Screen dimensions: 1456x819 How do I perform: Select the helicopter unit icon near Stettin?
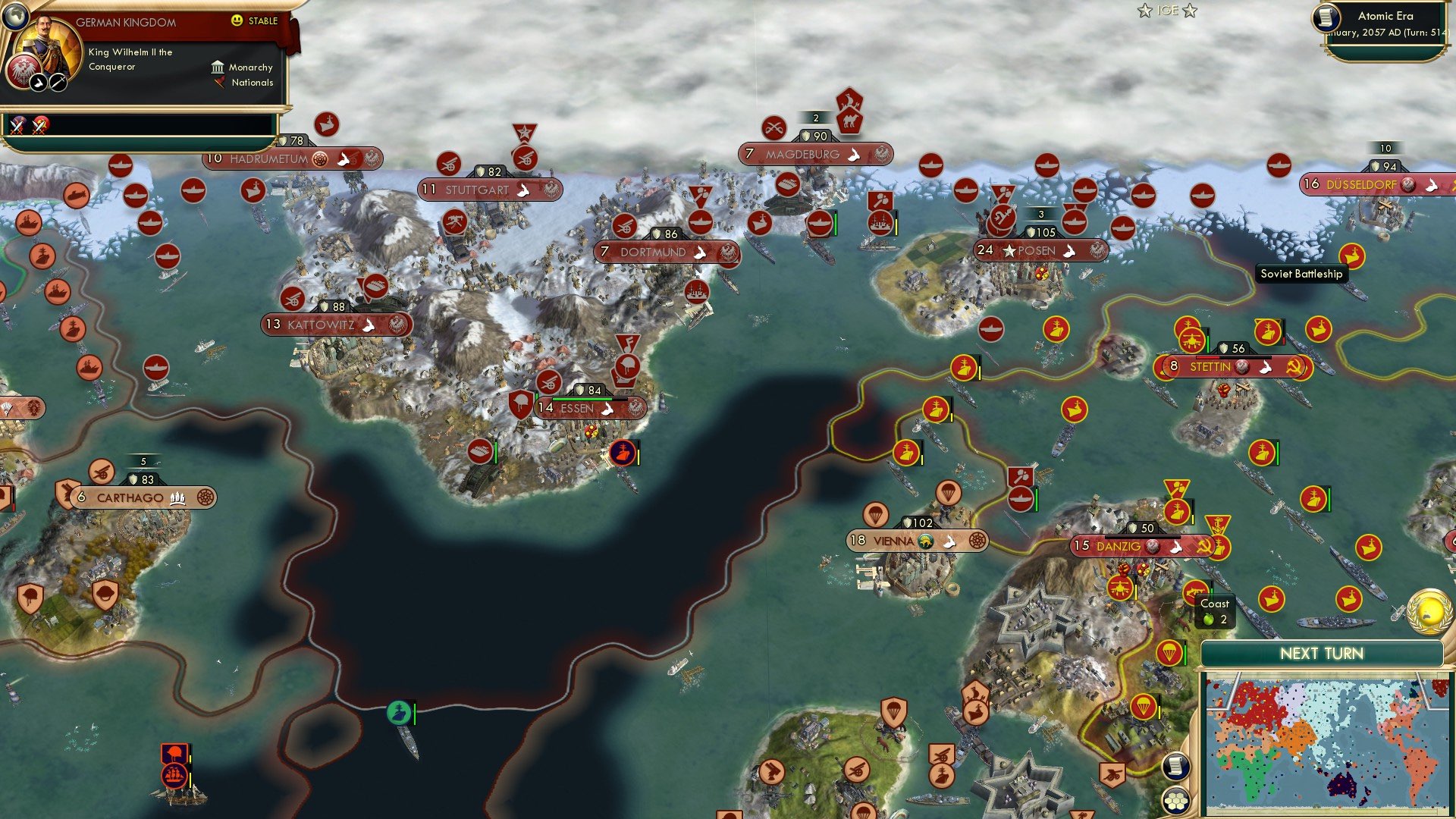[1191, 341]
